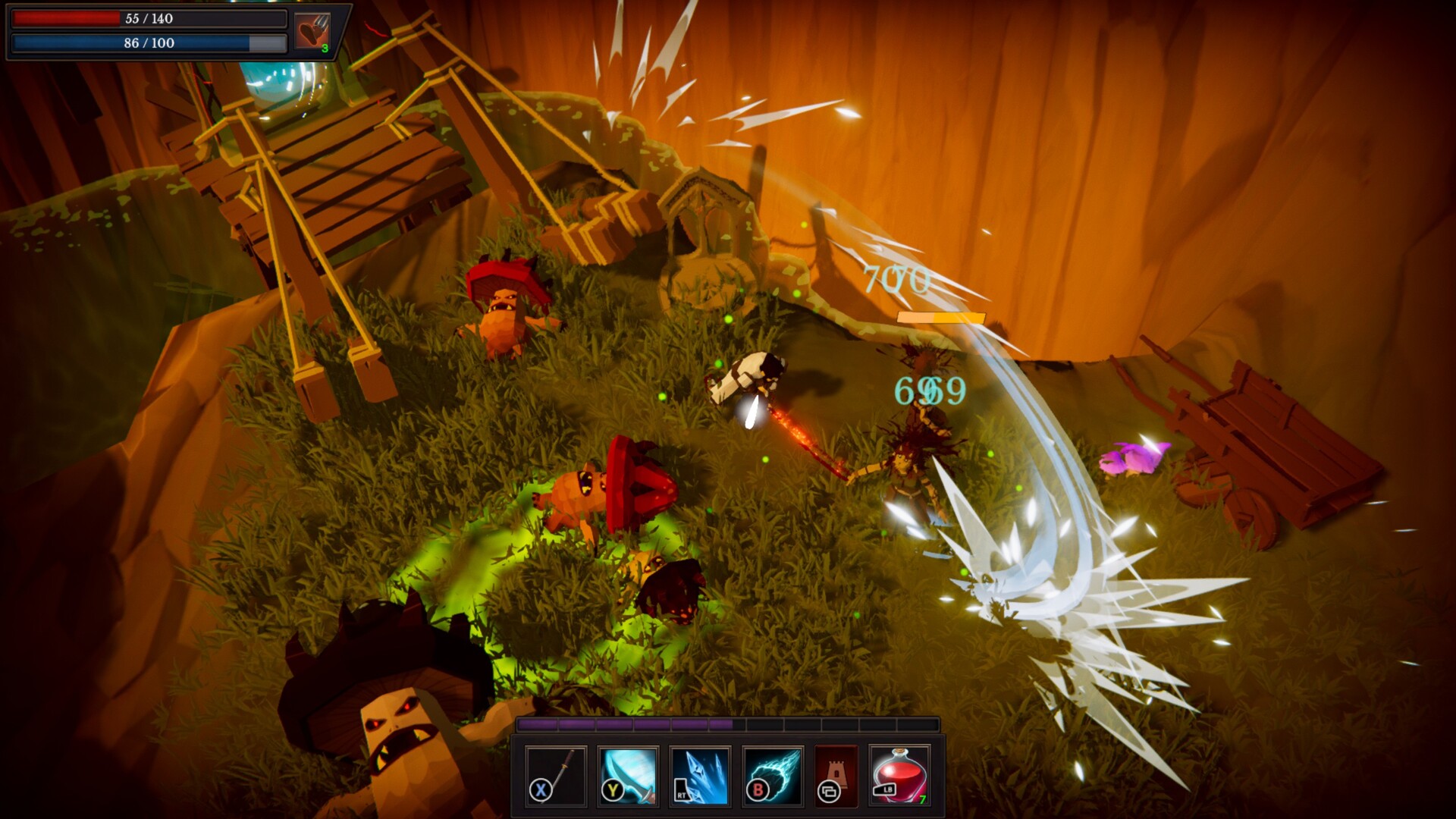Click the 700 damage number floating onscreen

(x=895, y=282)
